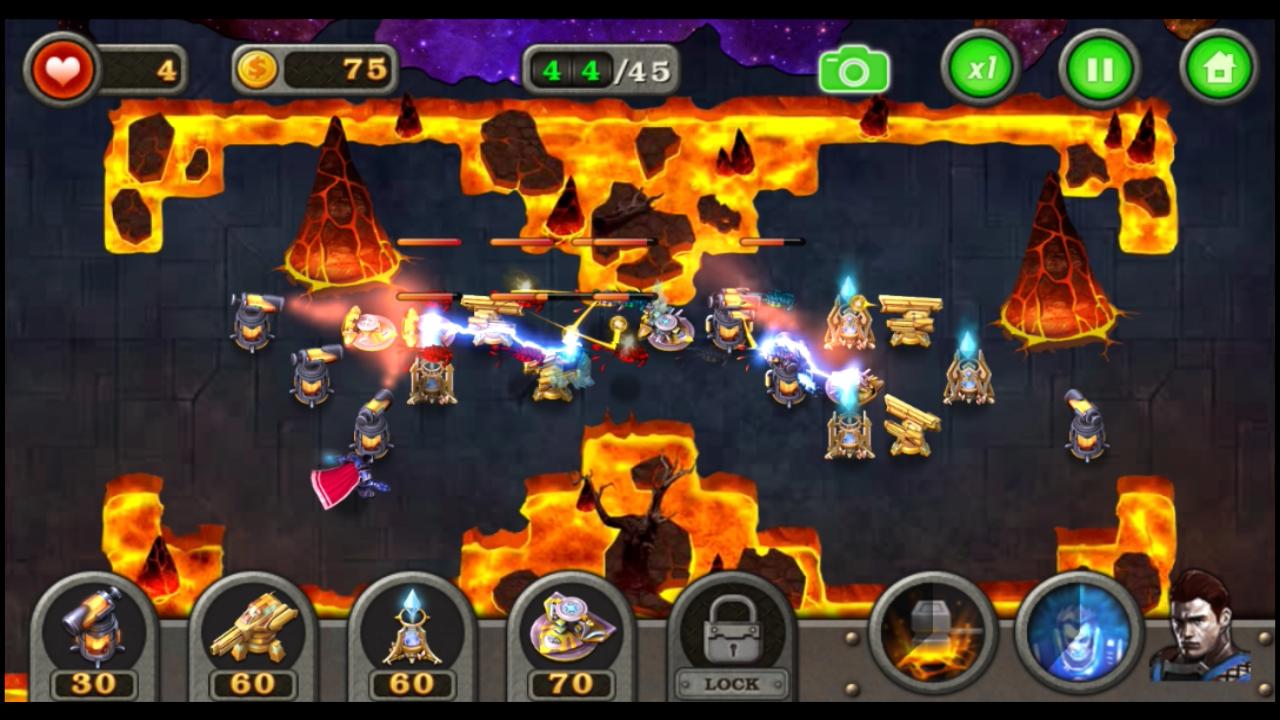The height and width of the screenshot is (720, 1280).
Task: Pause the game
Action: click(x=1098, y=67)
